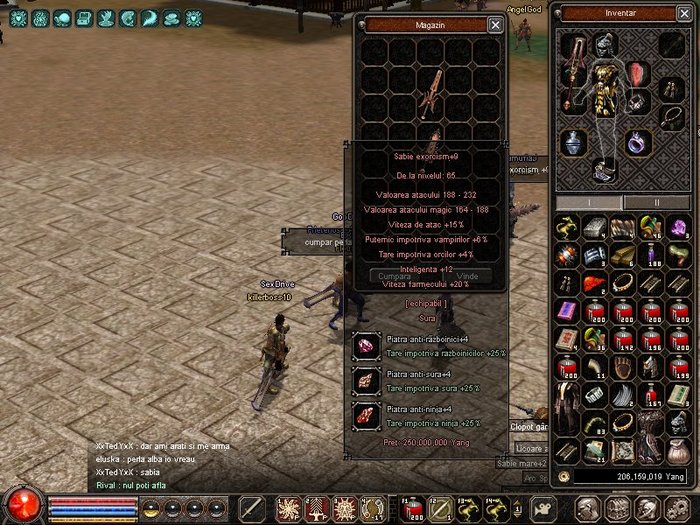Switch to inventory page II
This screenshot has width=700, height=525.
click(656, 202)
